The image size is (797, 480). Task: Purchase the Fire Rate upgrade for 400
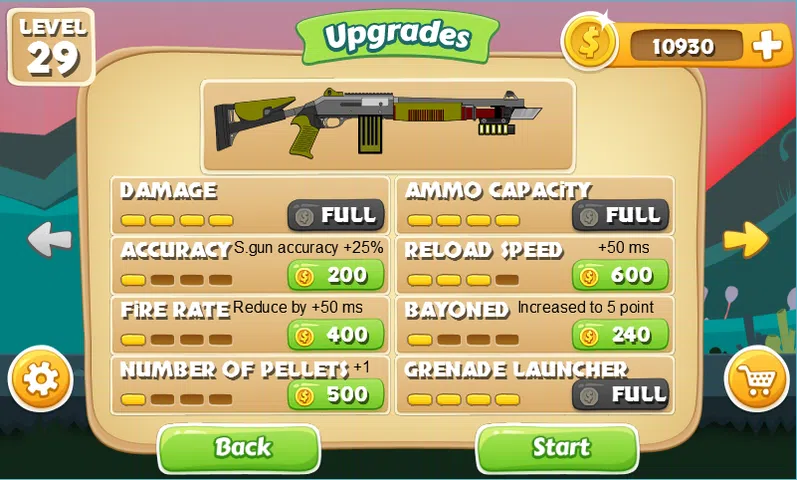[335, 335]
